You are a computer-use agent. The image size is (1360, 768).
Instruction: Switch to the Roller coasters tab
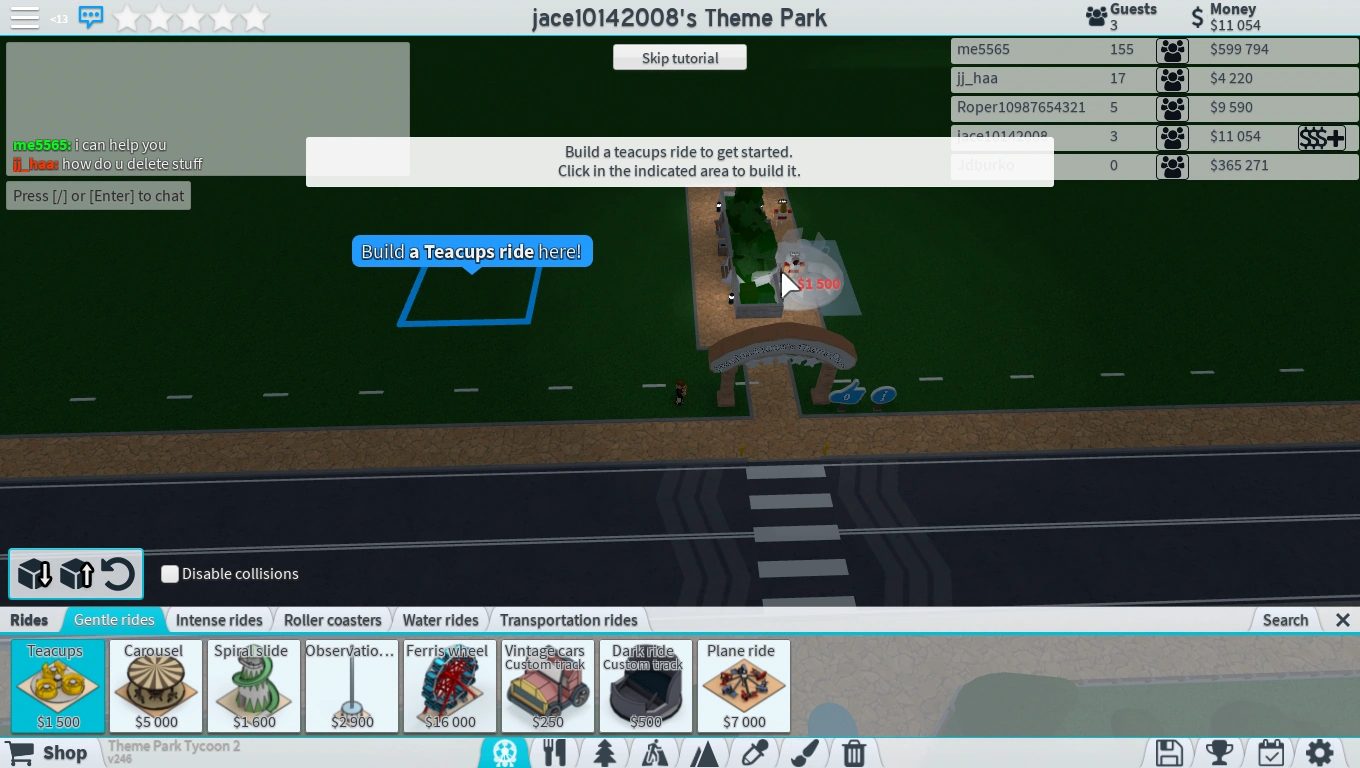tap(332, 620)
